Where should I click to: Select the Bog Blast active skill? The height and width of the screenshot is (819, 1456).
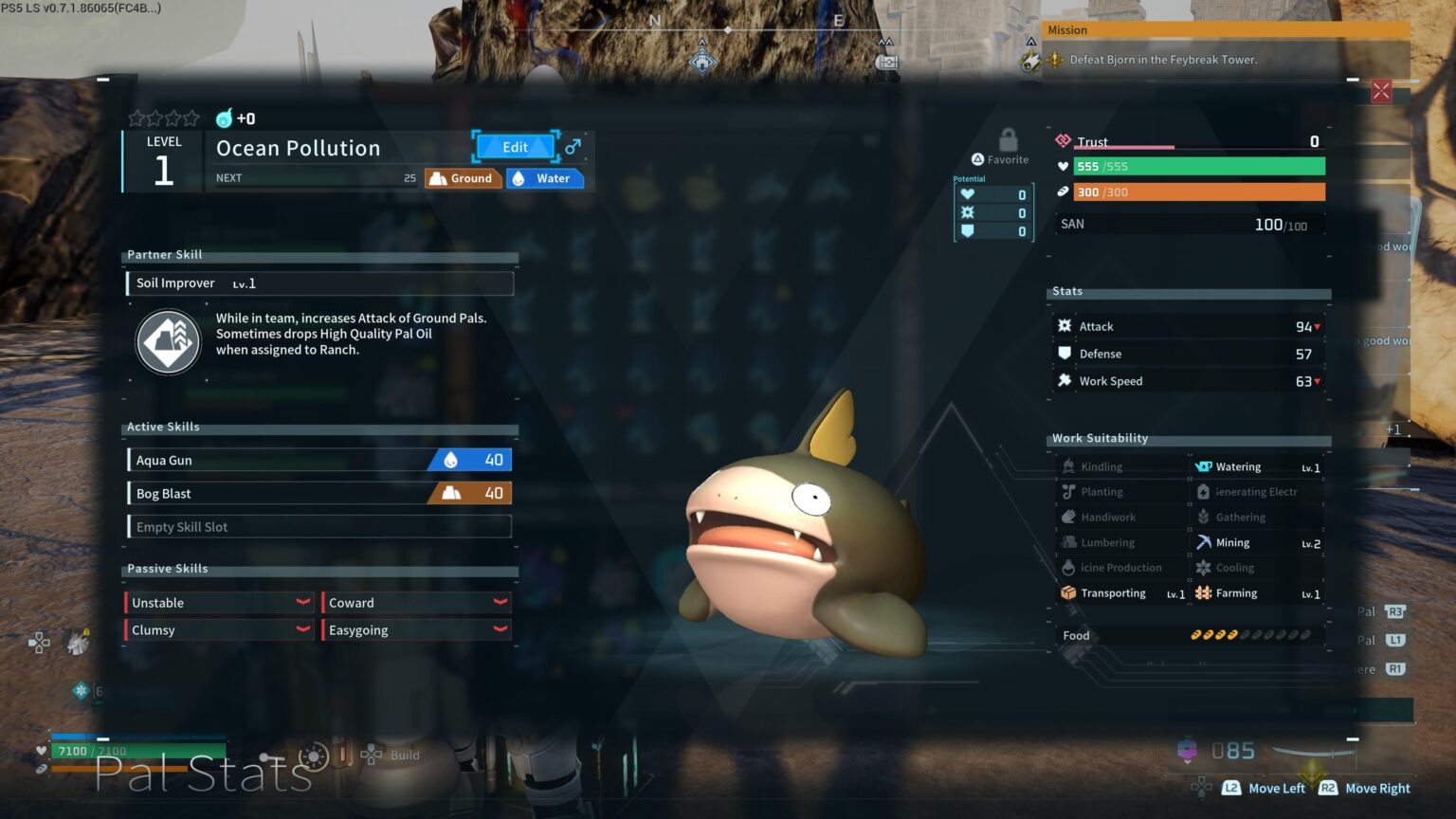tap(319, 494)
